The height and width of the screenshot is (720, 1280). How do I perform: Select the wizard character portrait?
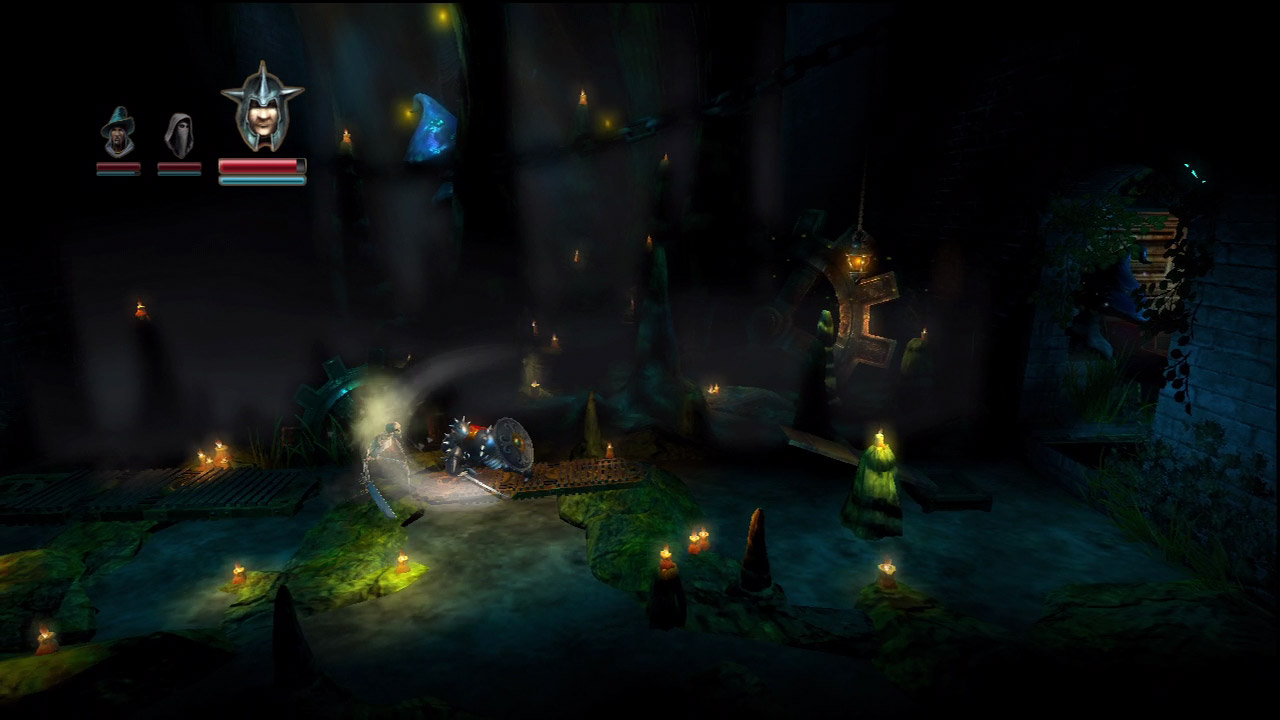click(x=118, y=132)
